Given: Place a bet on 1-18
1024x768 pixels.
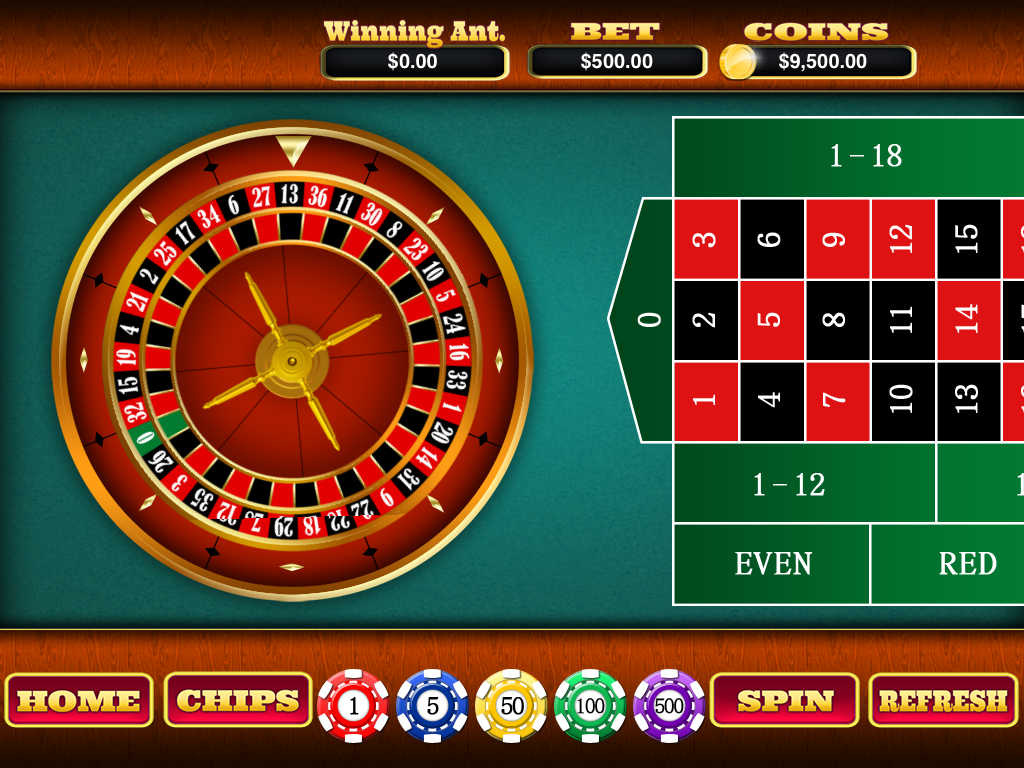Looking at the screenshot, I should coord(866,156).
